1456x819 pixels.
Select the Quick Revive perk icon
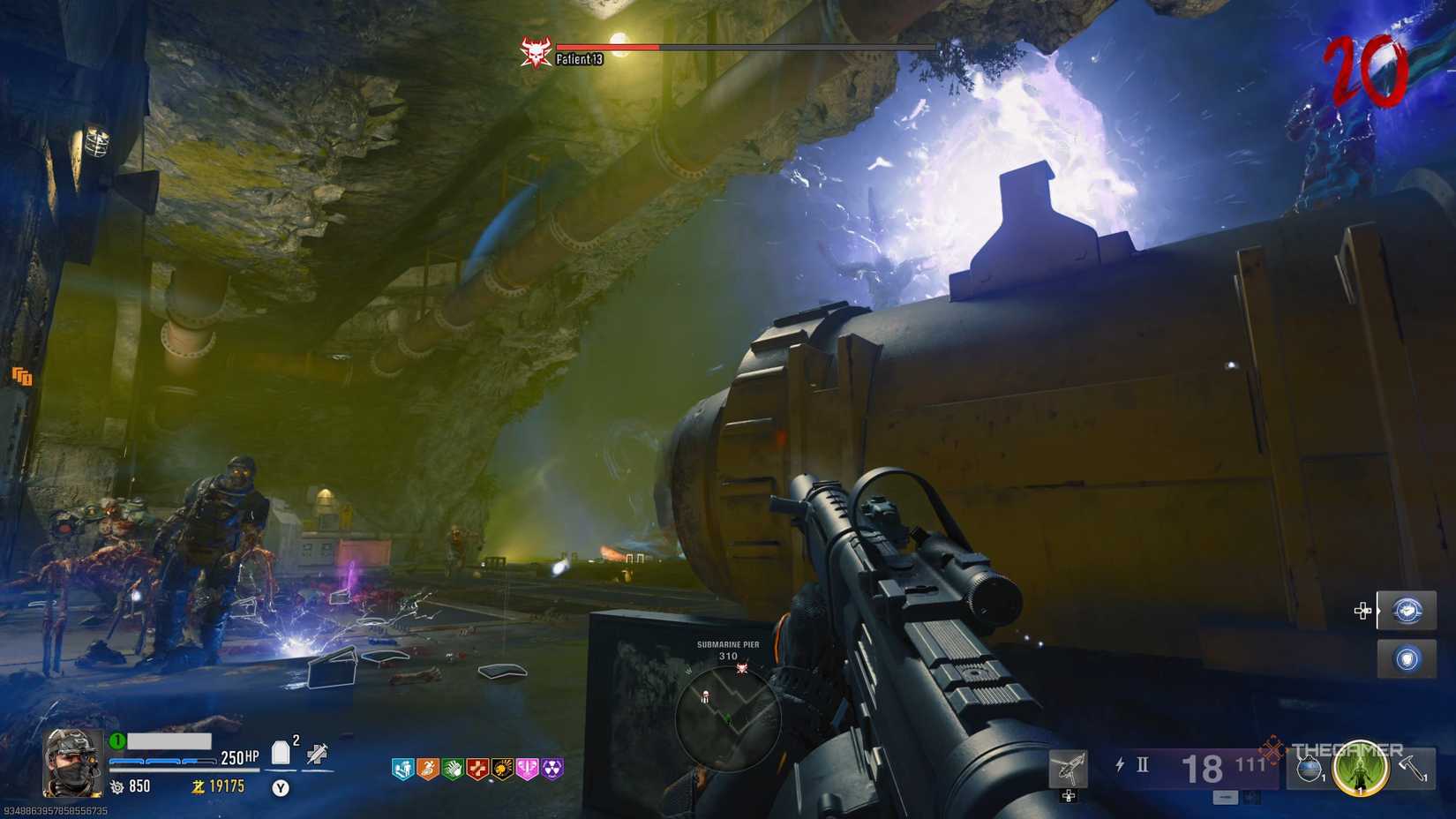(x=403, y=768)
